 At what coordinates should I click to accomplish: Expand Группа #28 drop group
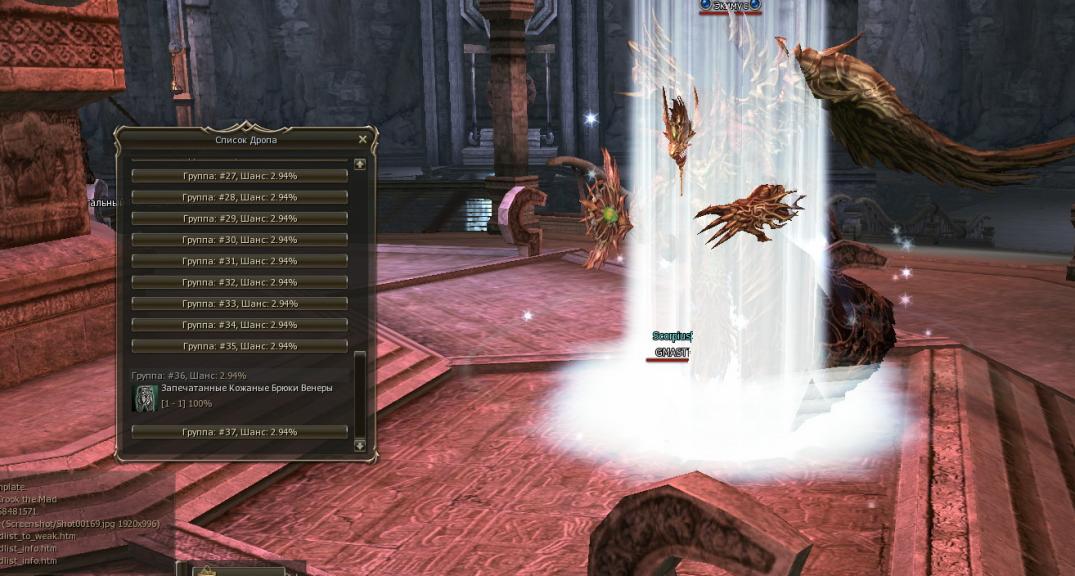(240, 197)
